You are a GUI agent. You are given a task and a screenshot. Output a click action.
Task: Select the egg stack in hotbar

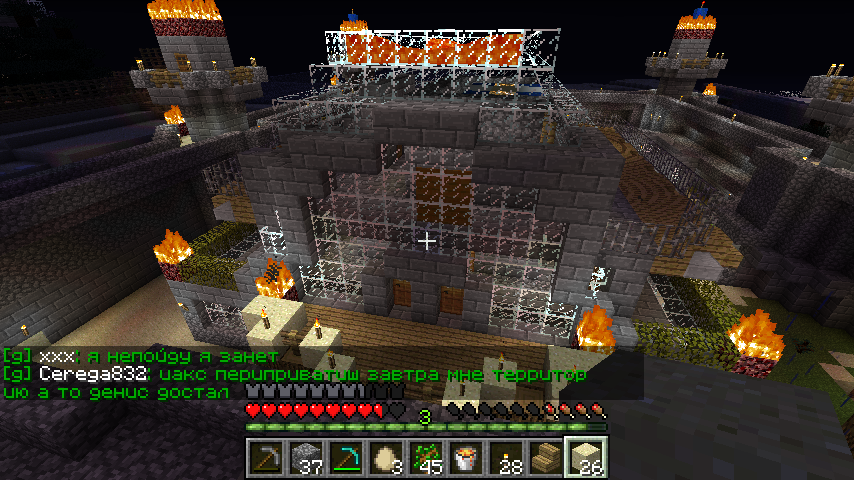click(x=386, y=458)
